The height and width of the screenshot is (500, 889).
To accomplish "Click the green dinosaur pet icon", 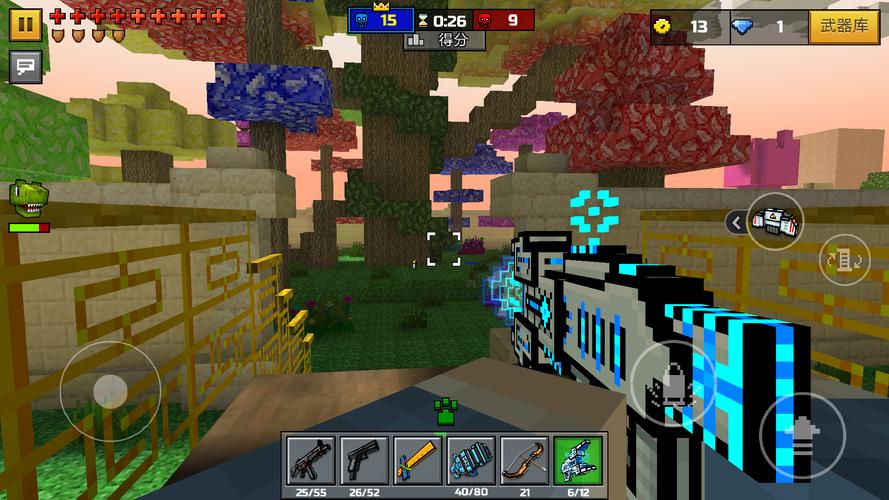I will pos(27,200).
